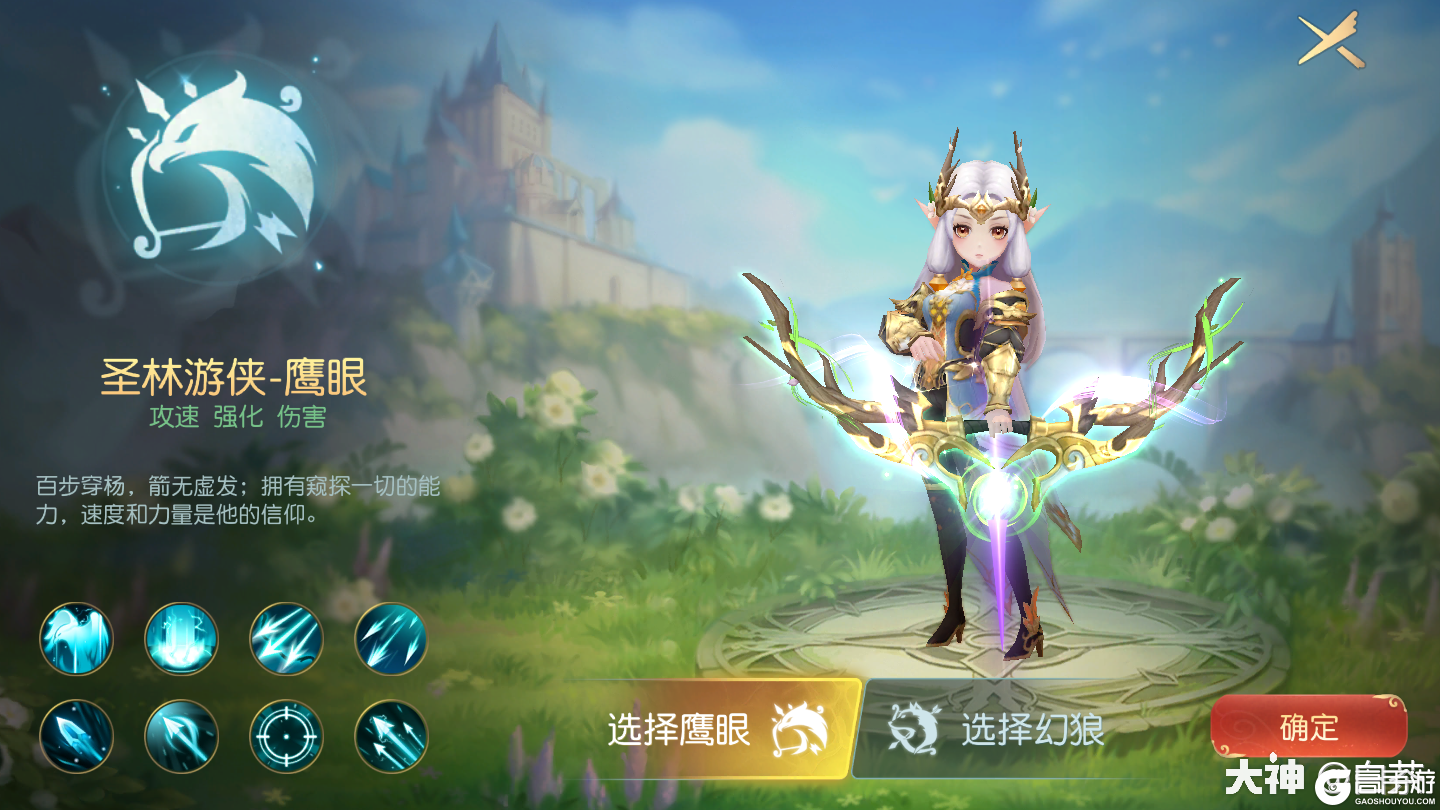Show the ice crystal arrowhead skill
Image resolution: width=1440 pixels, height=810 pixels.
coord(77,736)
